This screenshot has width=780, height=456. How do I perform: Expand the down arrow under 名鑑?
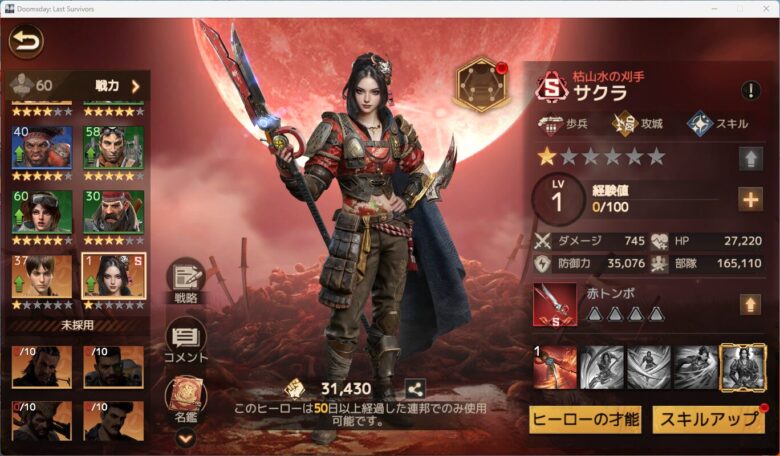pyautogui.click(x=185, y=436)
